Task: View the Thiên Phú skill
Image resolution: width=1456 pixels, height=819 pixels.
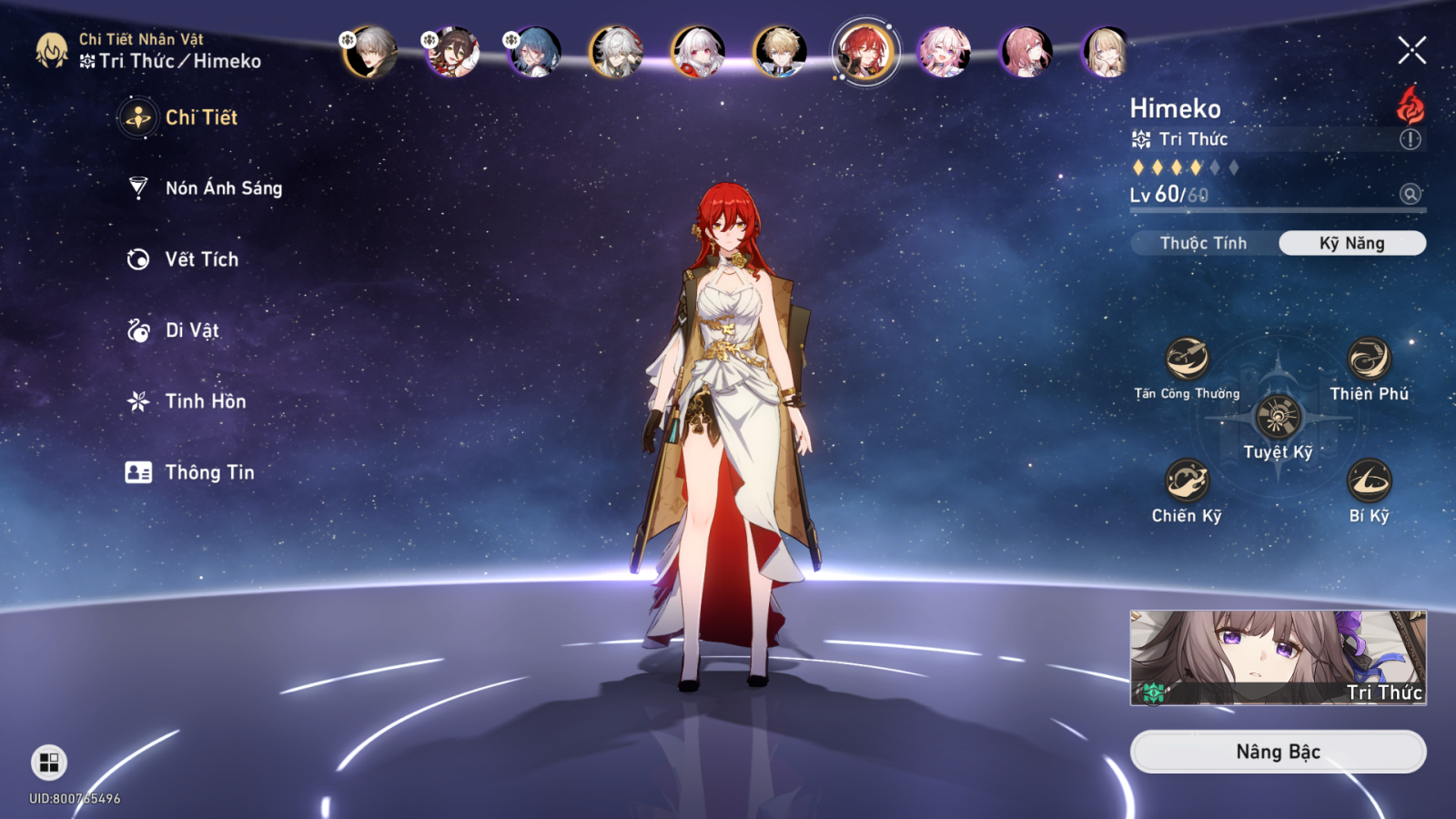Action: click(x=1369, y=359)
